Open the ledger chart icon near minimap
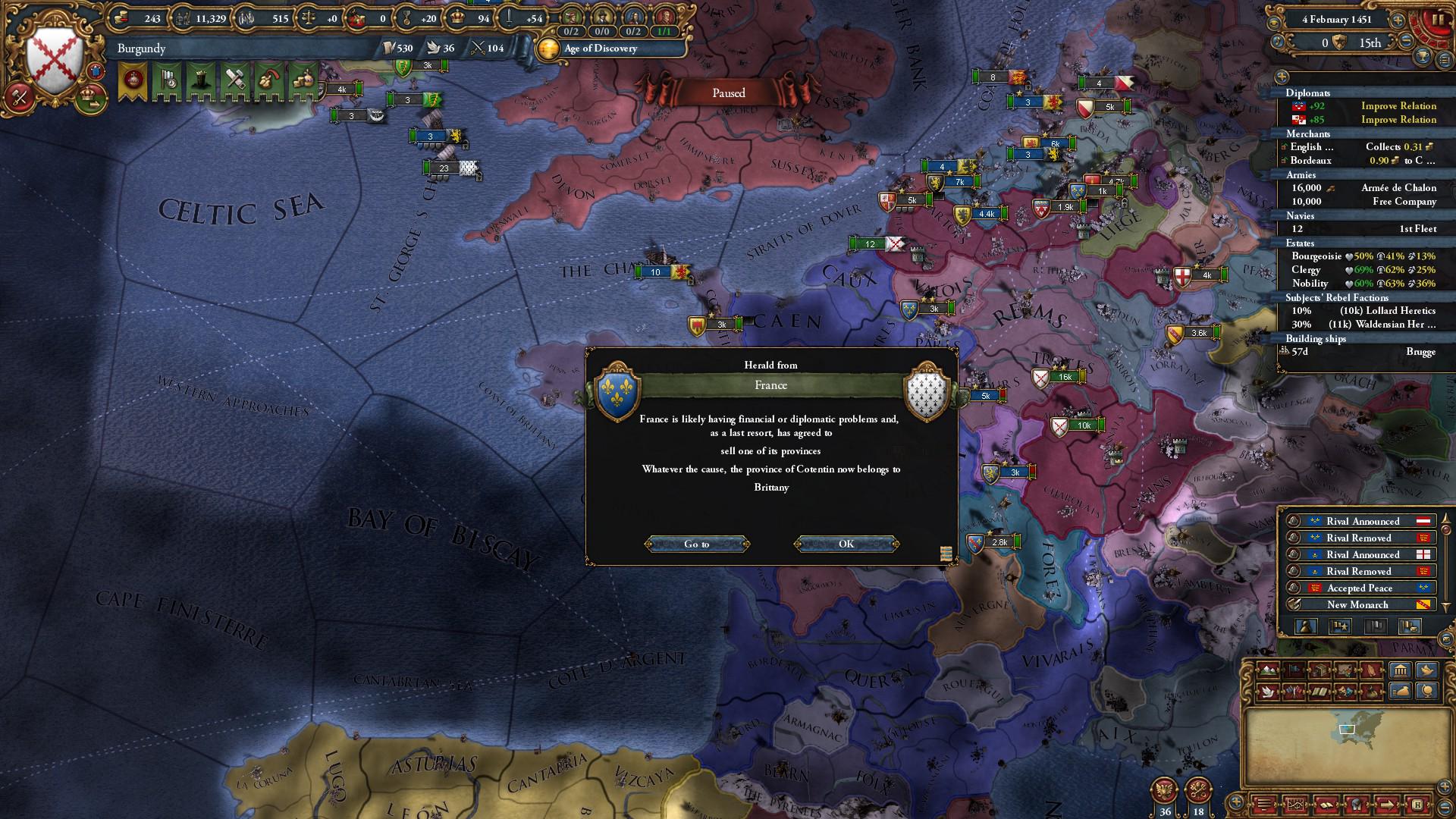 point(1295,805)
